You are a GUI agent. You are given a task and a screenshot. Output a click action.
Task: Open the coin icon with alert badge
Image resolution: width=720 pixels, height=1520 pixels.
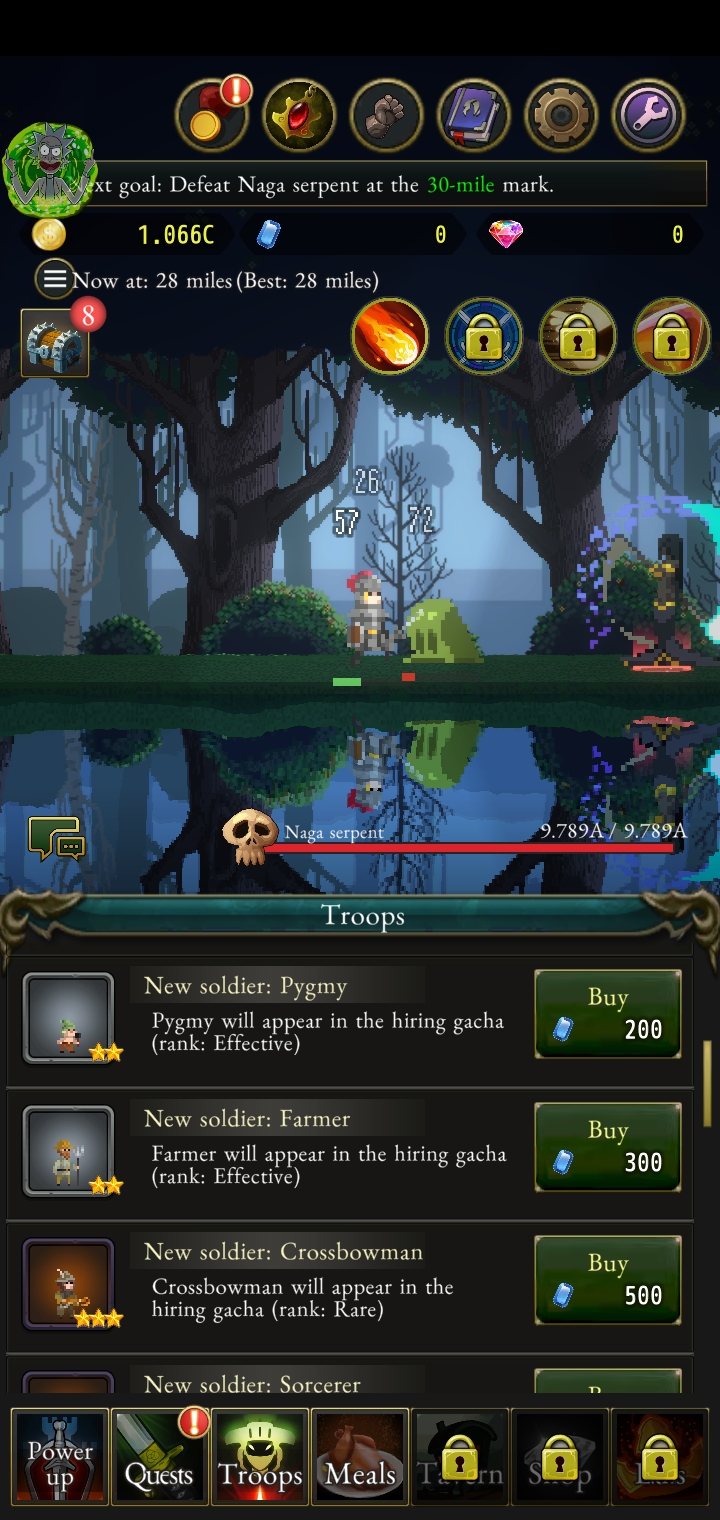click(211, 116)
